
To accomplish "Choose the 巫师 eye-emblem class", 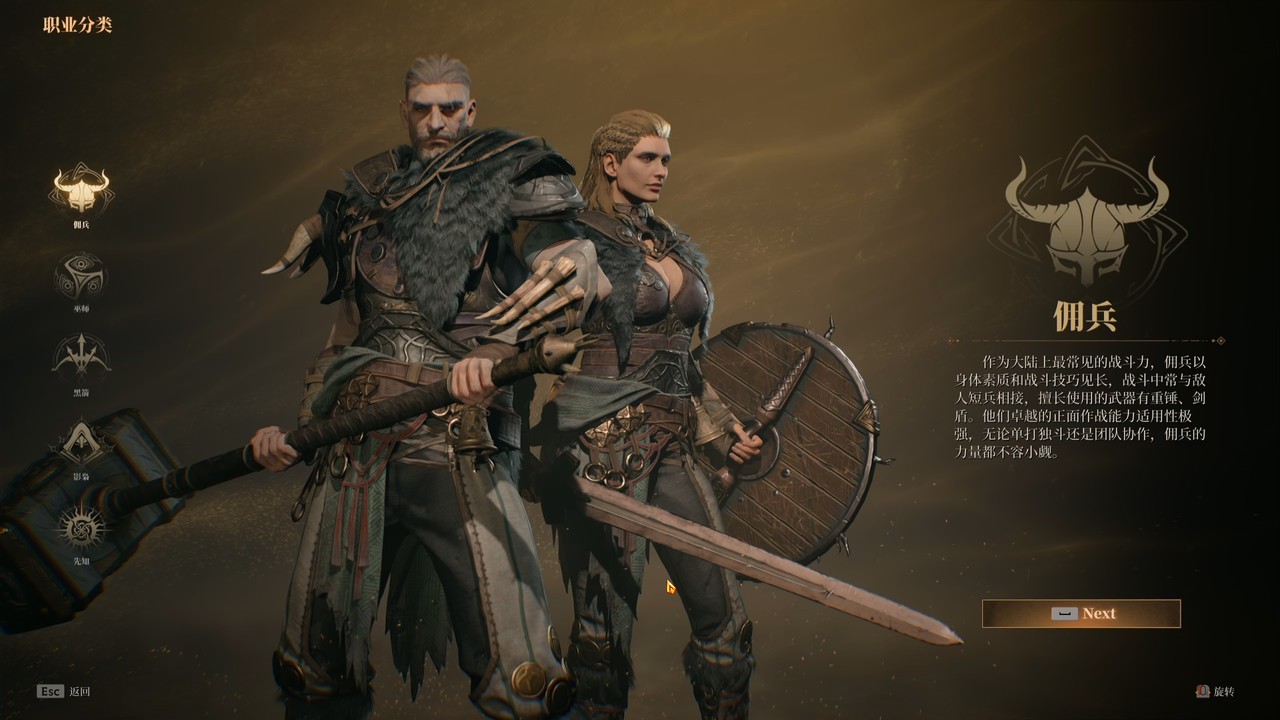I will (x=81, y=274).
